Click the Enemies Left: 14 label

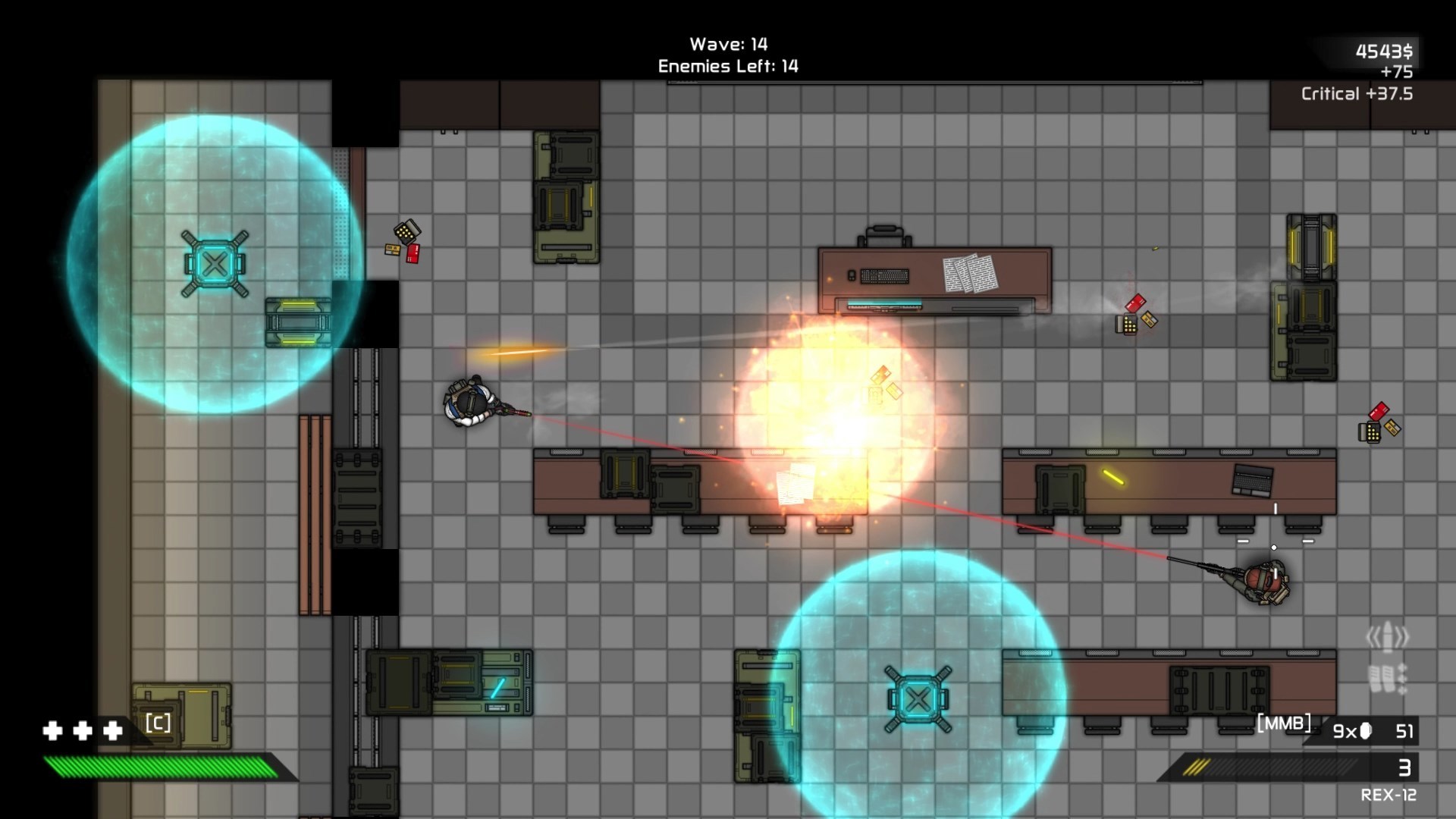(x=726, y=67)
